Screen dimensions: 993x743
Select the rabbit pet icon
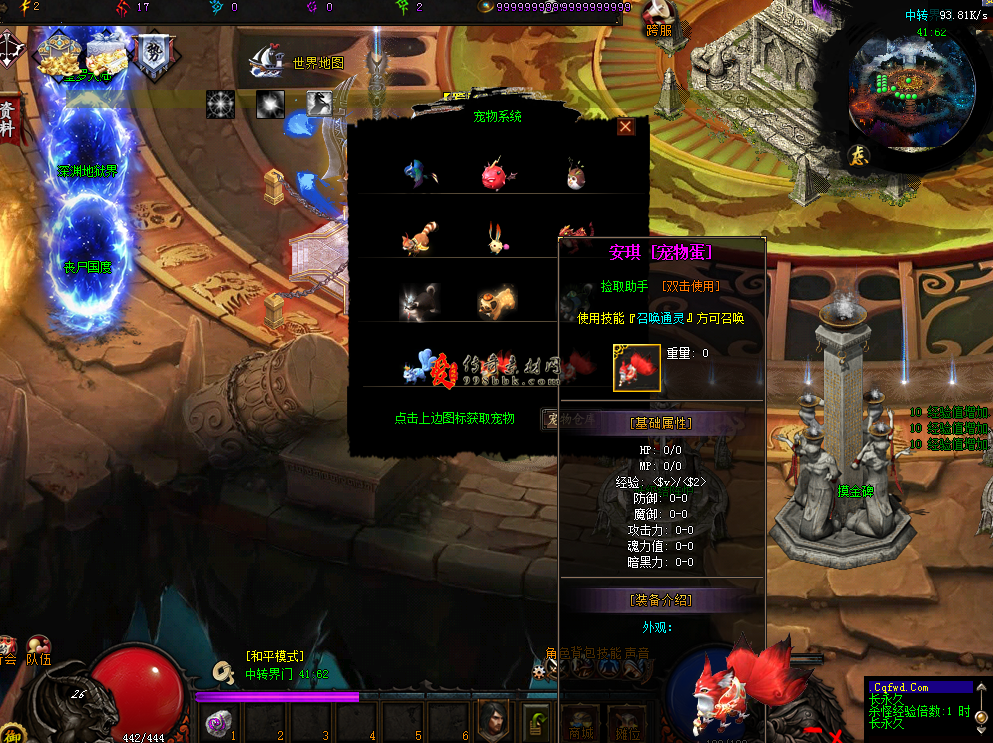[495, 239]
